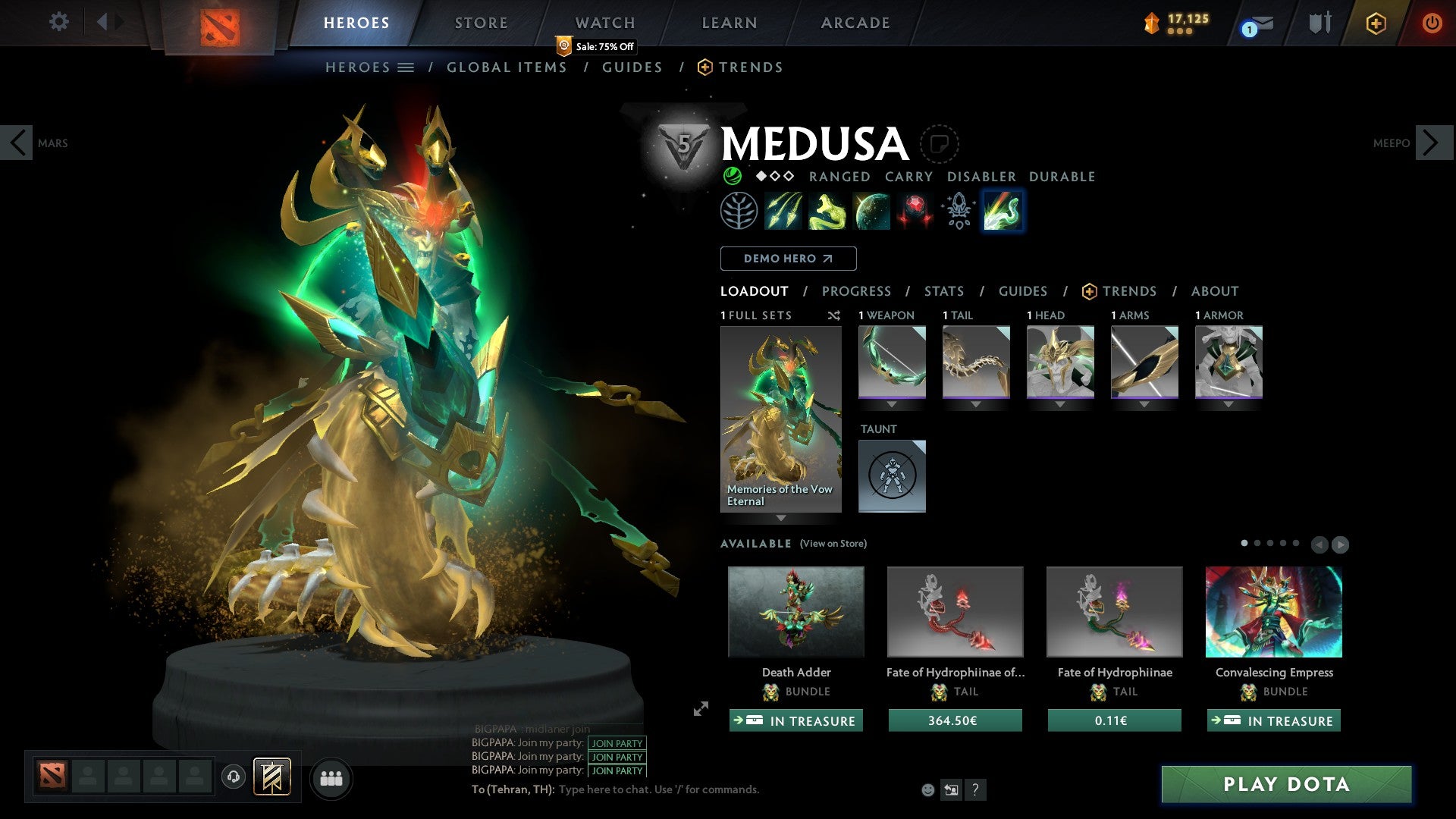The width and height of the screenshot is (1456, 819).
Task: Open the settings gear icon
Action: (x=58, y=22)
